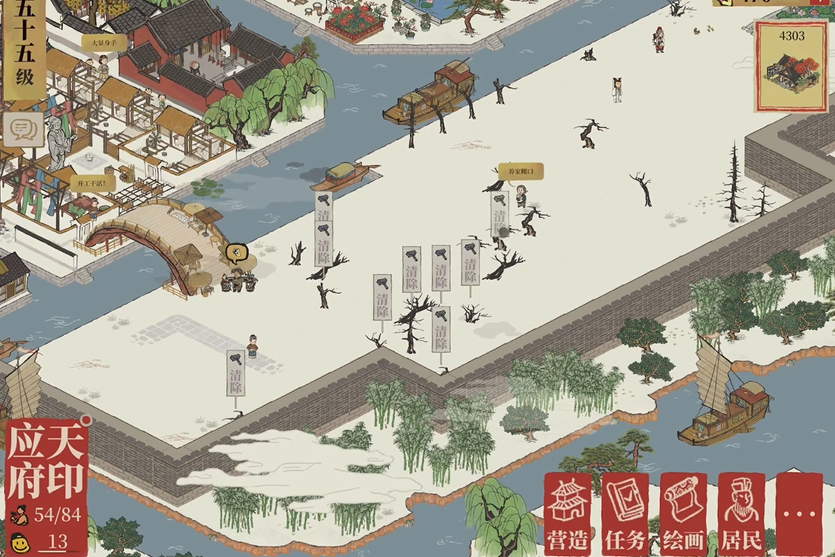Open the 居民 residents menu

pyautogui.click(x=741, y=512)
